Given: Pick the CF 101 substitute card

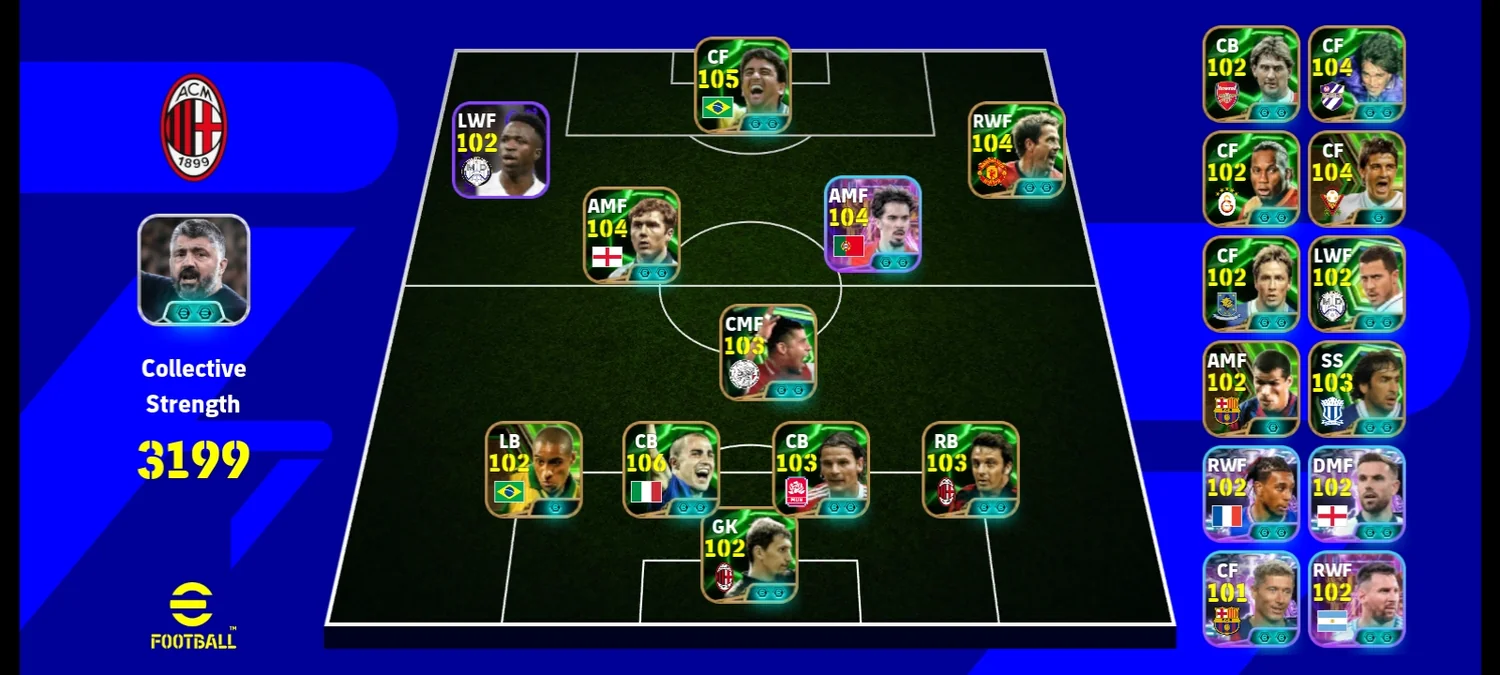Looking at the screenshot, I should (x=1251, y=599).
